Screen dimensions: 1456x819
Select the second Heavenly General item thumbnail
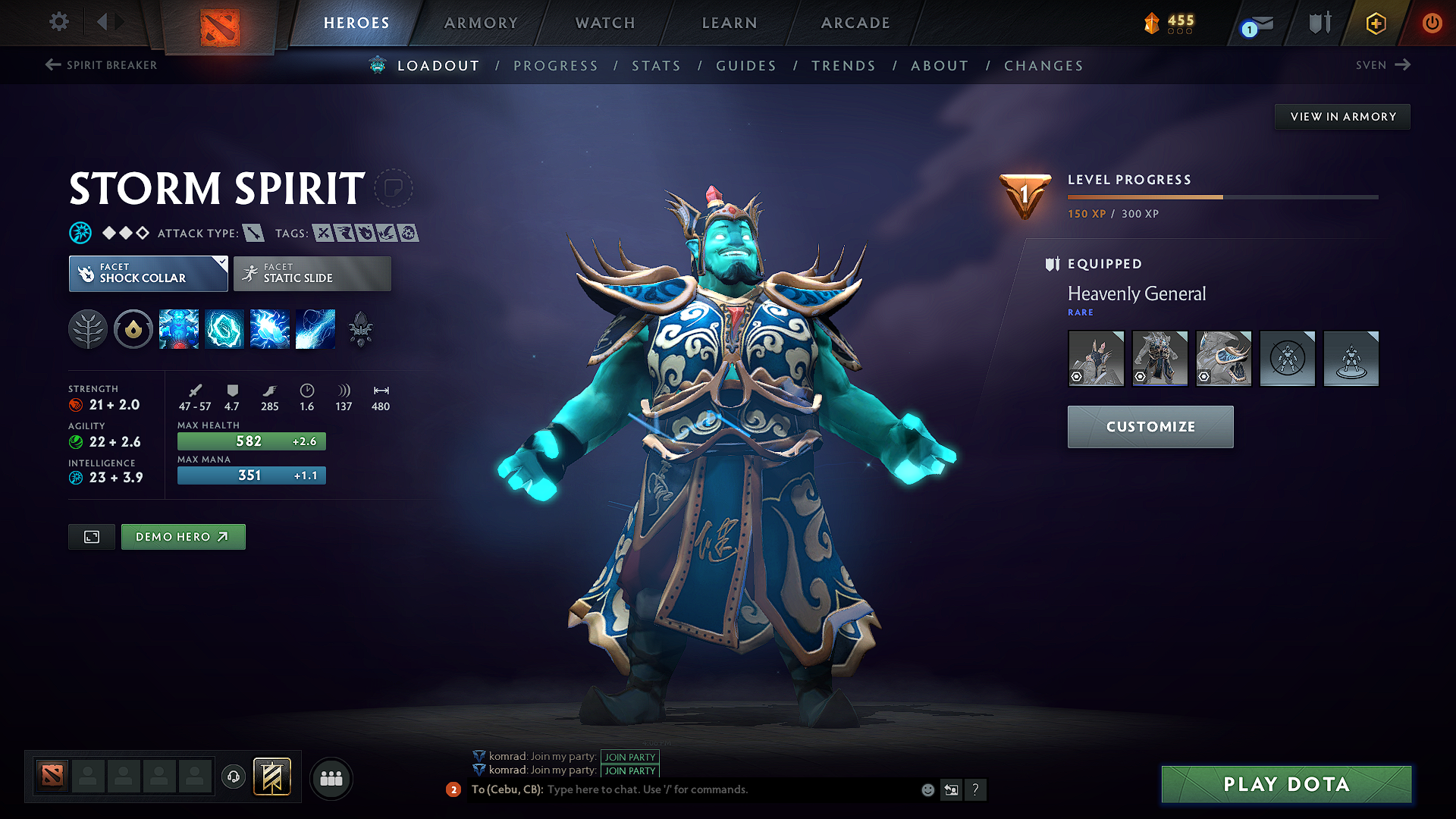[x=1159, y=358]
